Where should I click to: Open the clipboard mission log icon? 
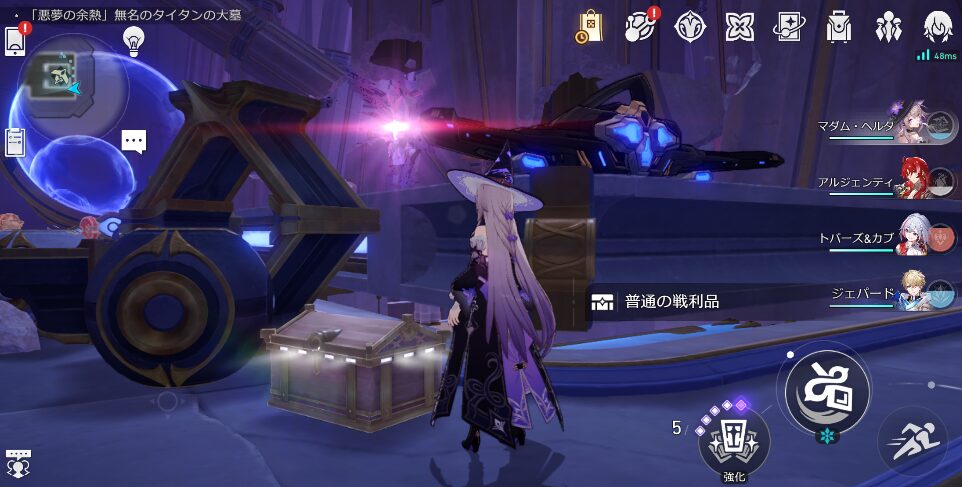pyautogui.click(x=15, y=142)
